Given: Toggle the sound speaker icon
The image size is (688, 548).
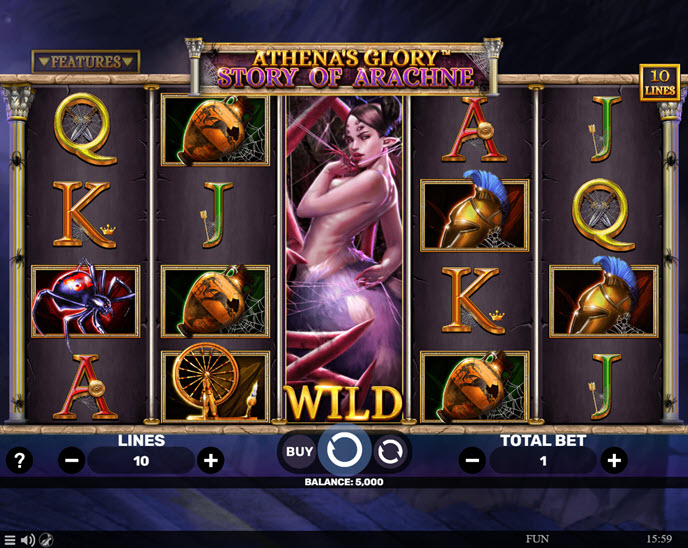Looking at the screenshot, I should coord(28,540).
